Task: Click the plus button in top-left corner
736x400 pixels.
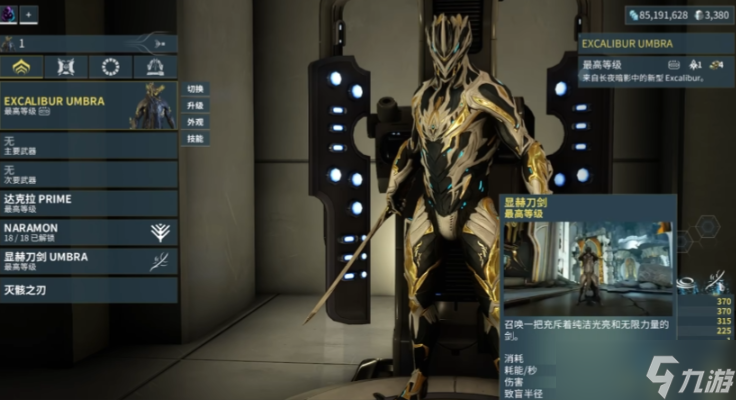Action: pyautogui.click(x=28, y=15)
